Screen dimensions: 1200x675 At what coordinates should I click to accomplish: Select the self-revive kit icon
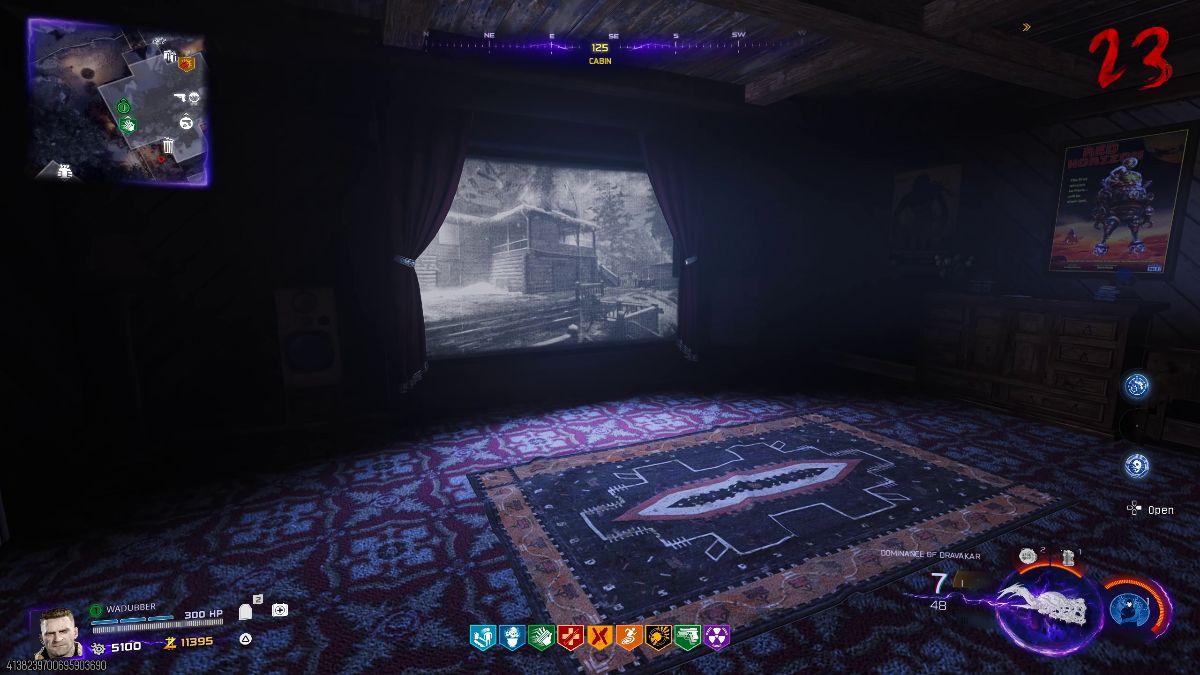[280, 609]
